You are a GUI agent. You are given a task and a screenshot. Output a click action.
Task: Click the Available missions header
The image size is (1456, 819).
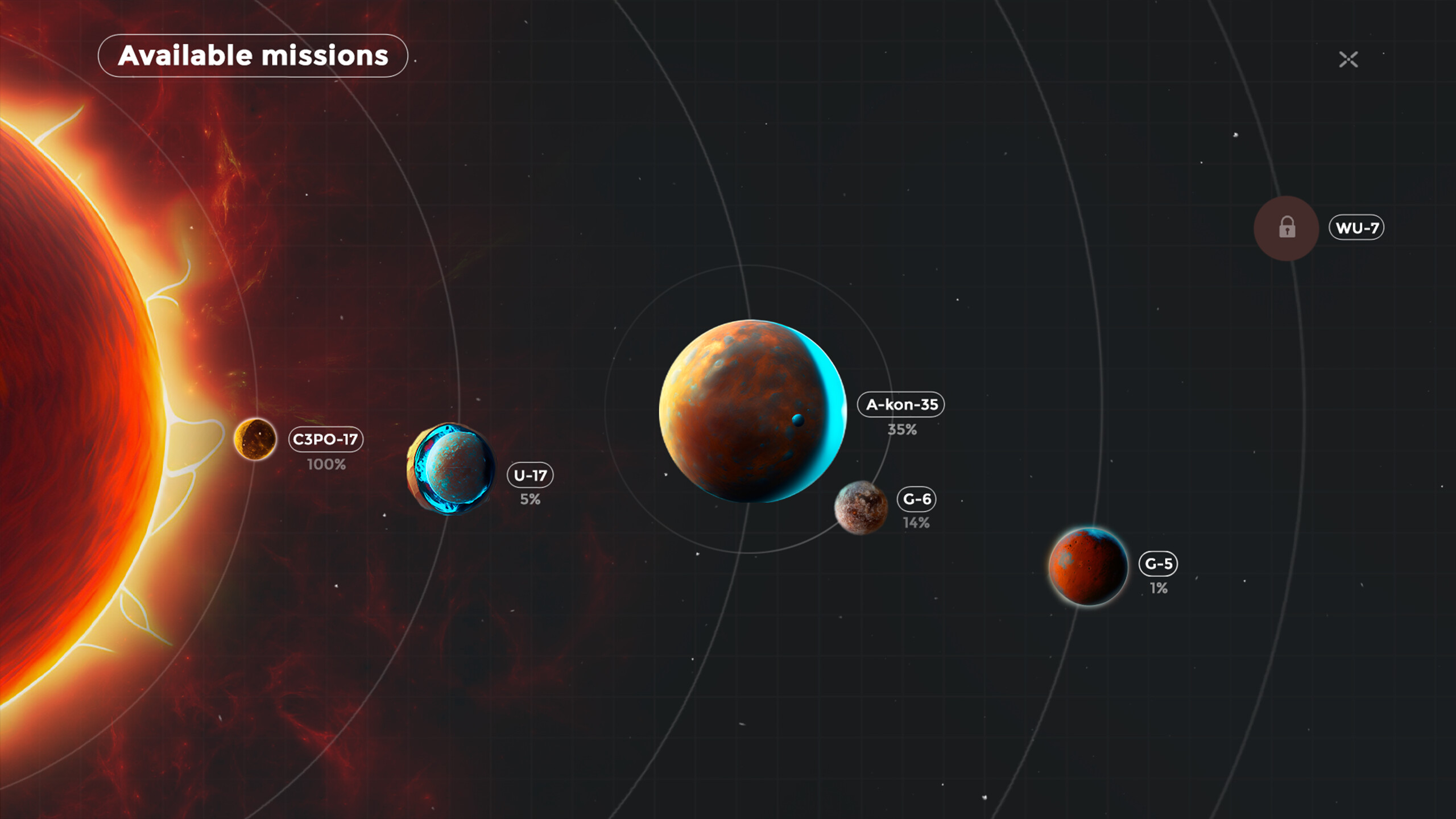[x=254, y=56]
